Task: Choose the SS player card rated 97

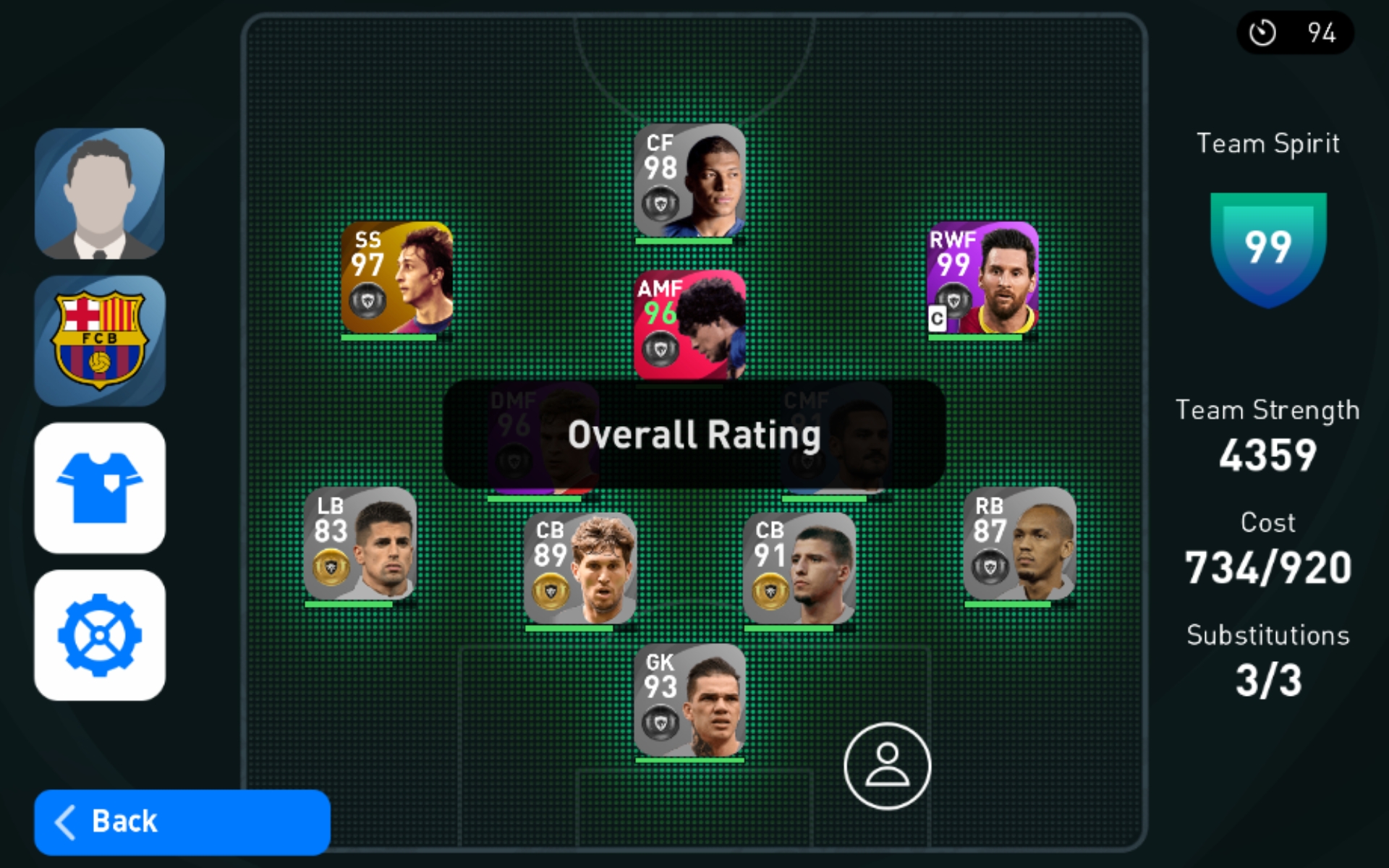Action: [x=397, y=278]
